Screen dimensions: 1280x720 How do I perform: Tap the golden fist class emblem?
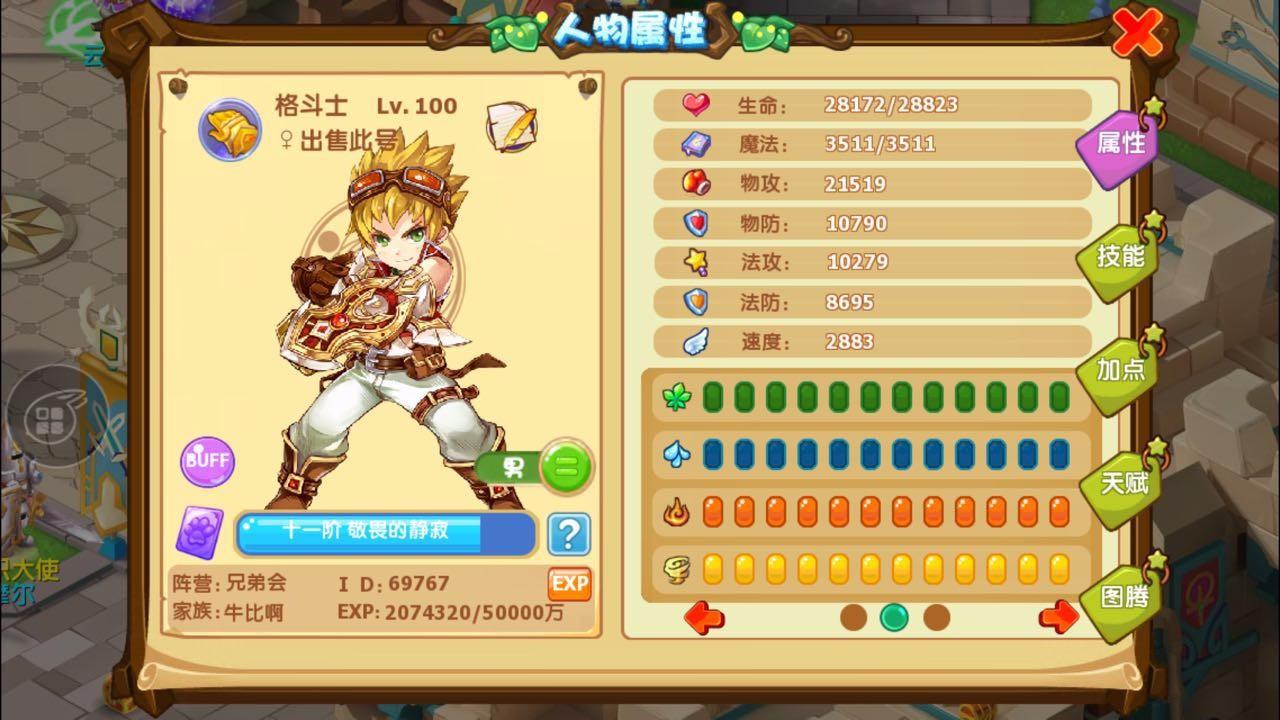230,128
